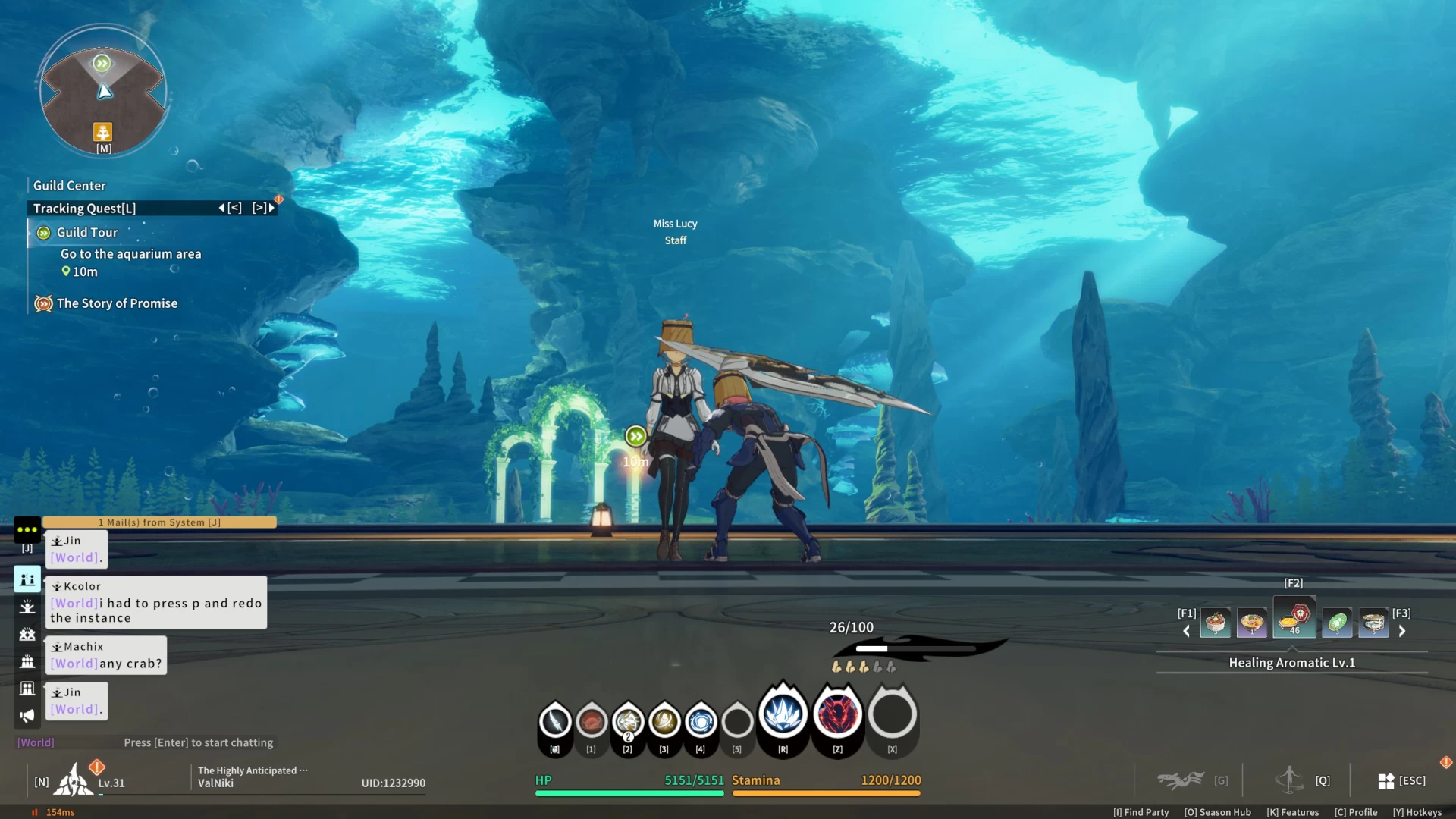Activate the ice crystal ability
The width and height of the screenshot is (1456, 819).
tap(783, 714)
